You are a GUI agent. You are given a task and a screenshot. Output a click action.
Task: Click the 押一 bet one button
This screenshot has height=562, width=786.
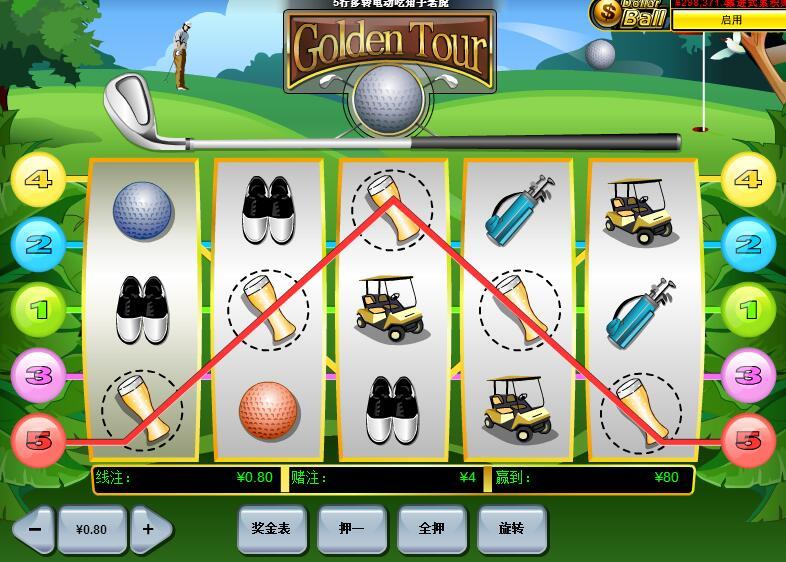click(351, 528)
